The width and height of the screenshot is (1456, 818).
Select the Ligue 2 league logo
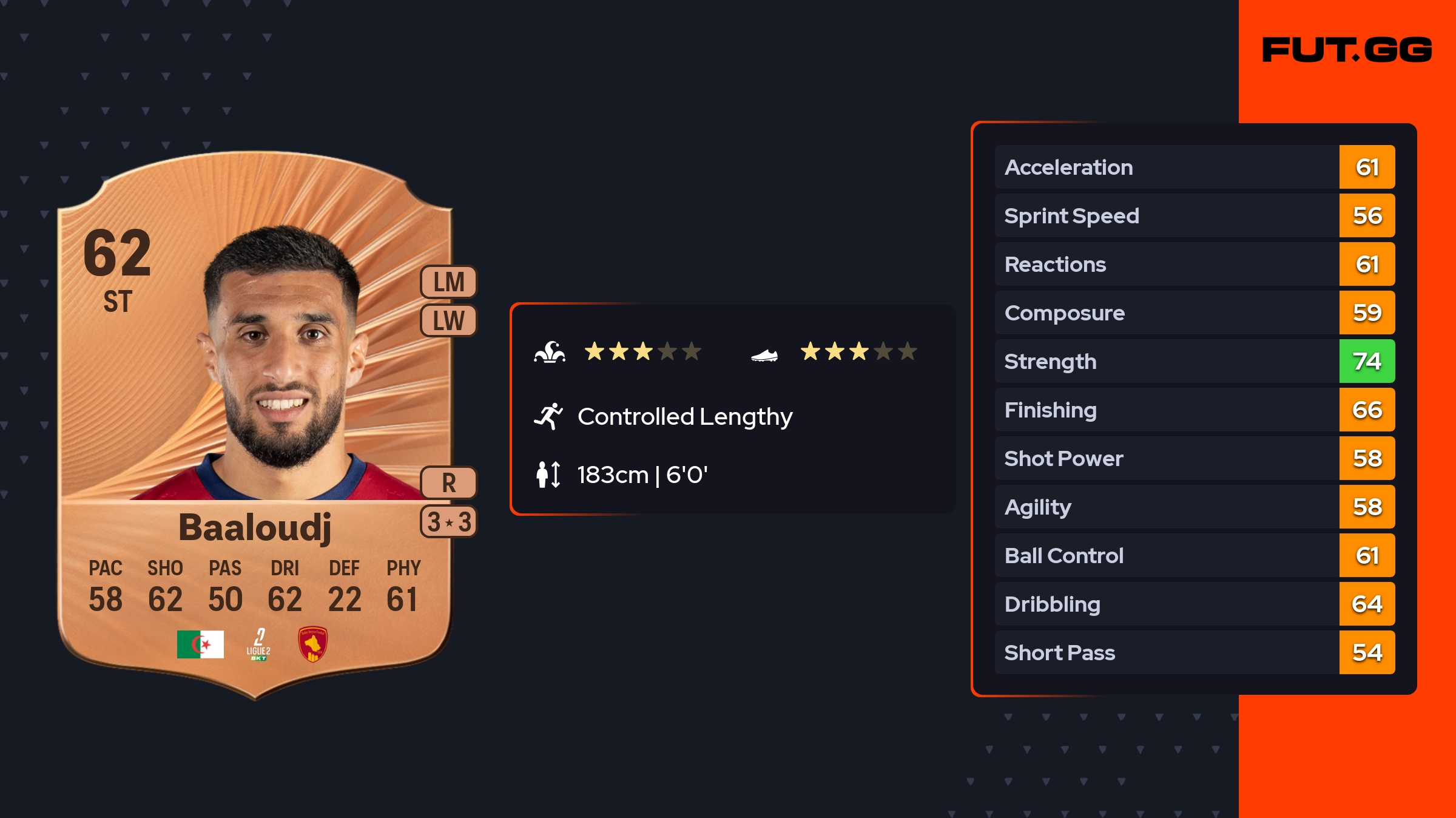click(258, 644)
